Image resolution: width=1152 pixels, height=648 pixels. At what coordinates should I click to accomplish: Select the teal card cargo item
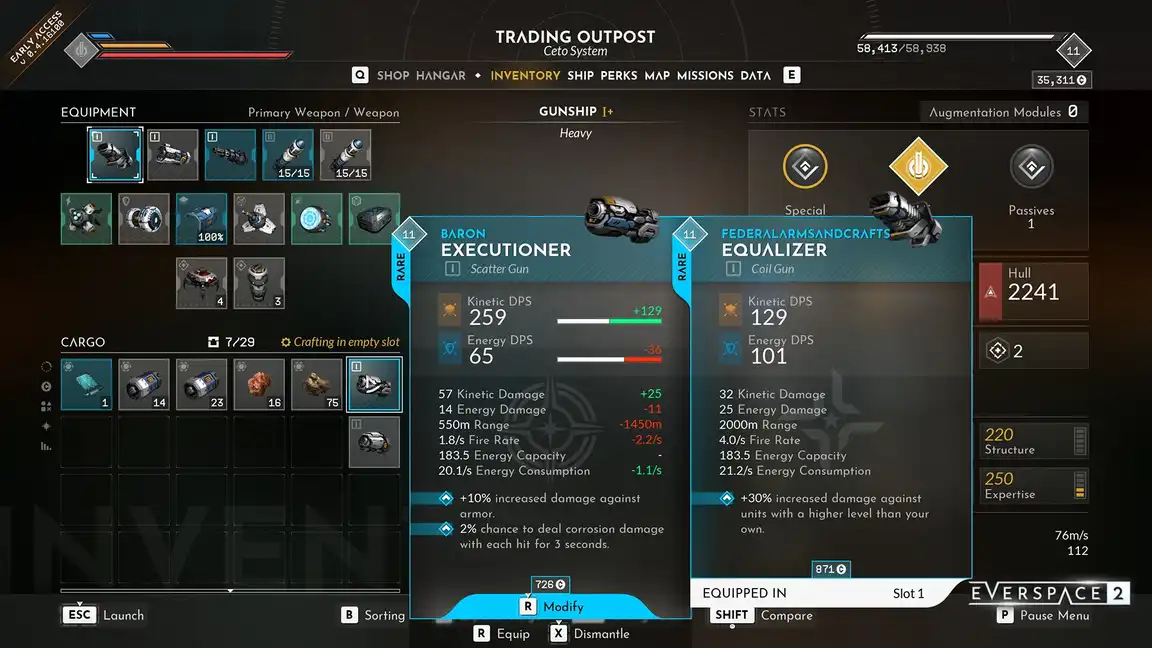pos(86,384)
